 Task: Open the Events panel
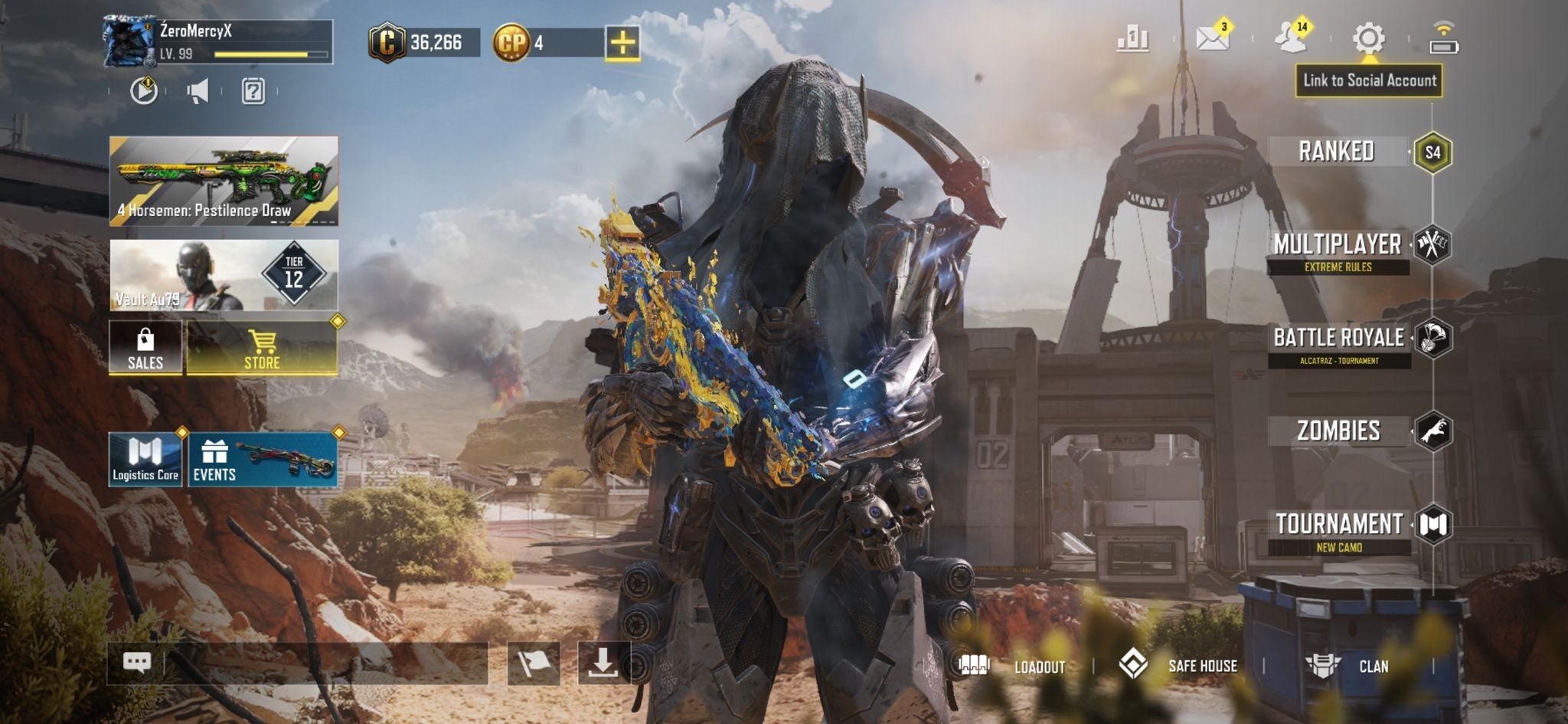[263, 460]
